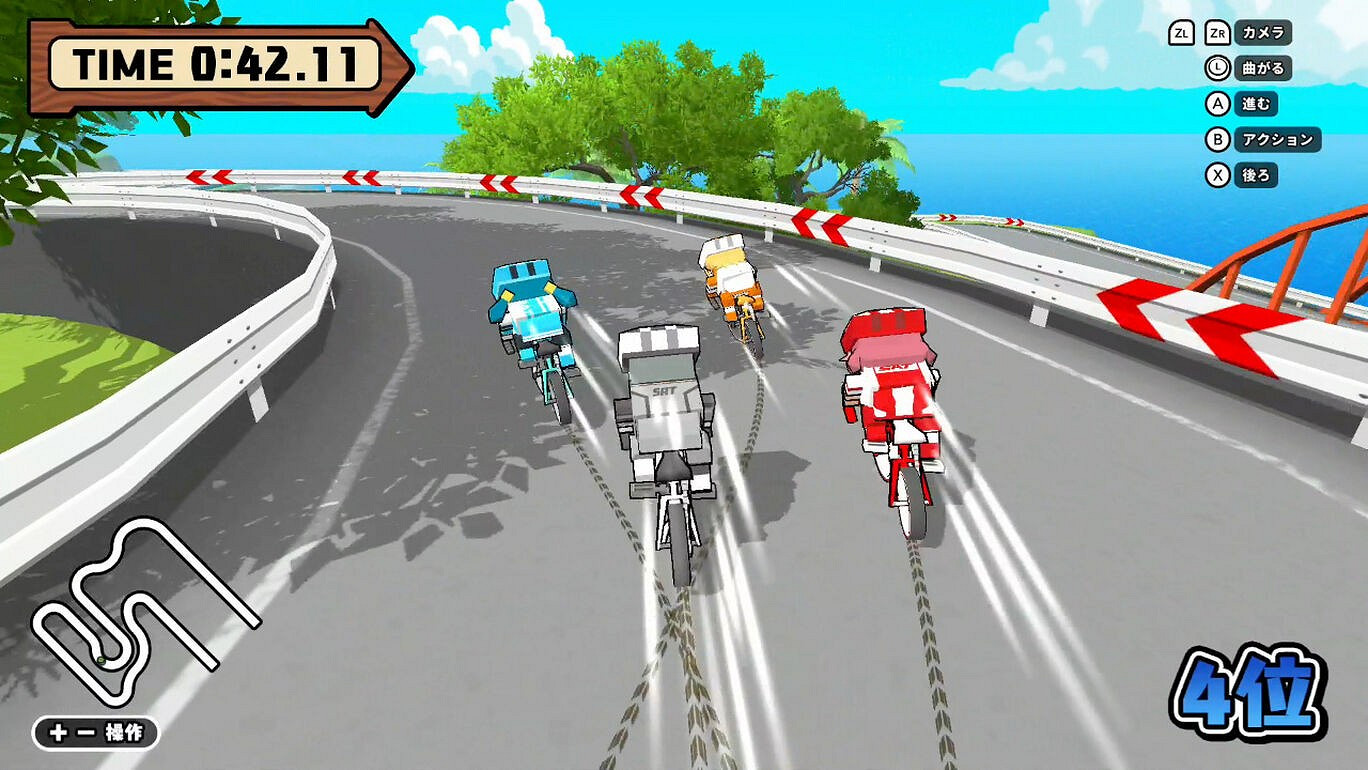Image resolution: width=1368 pixels, height=770 pixels.
Task: Tap the X button icon for 後ろ
Action: pos(1217,175)
